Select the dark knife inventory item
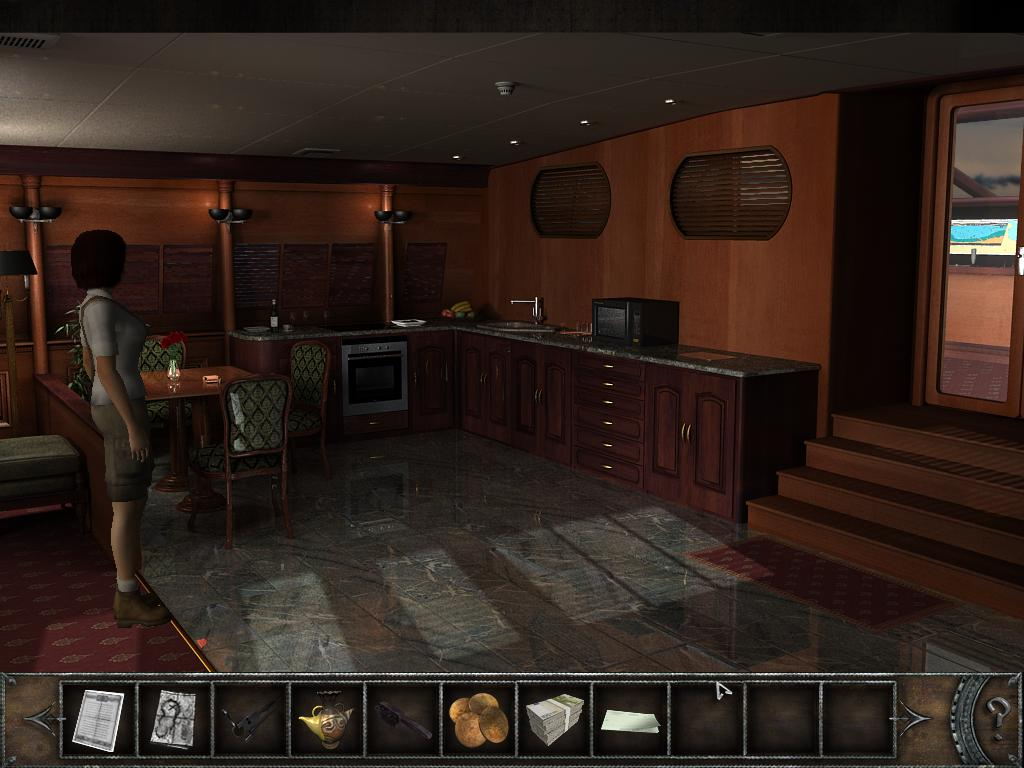This screenshot has height=768, width=1024. (x=403, y=719)
